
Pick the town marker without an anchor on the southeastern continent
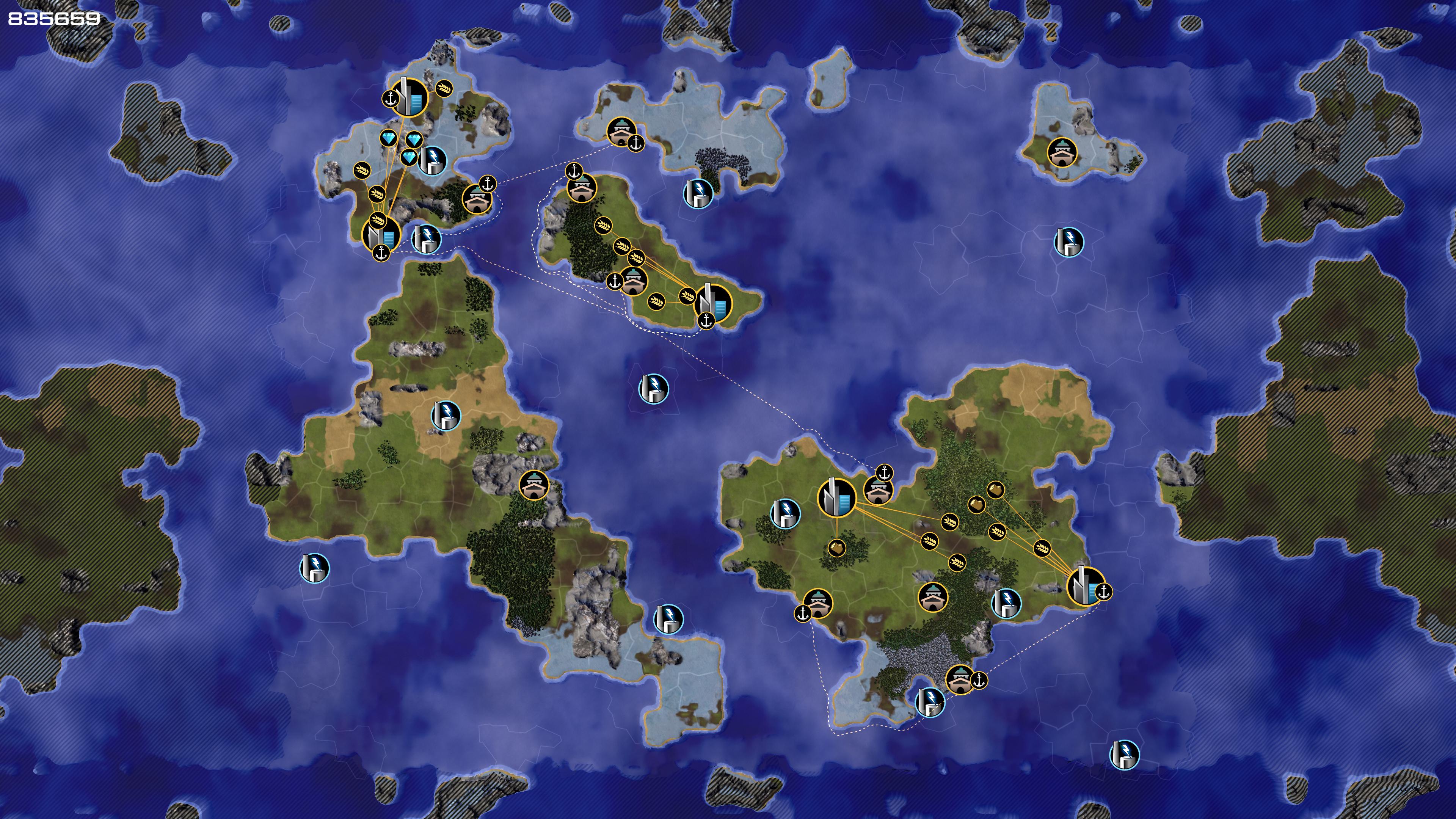click(933, 597)
